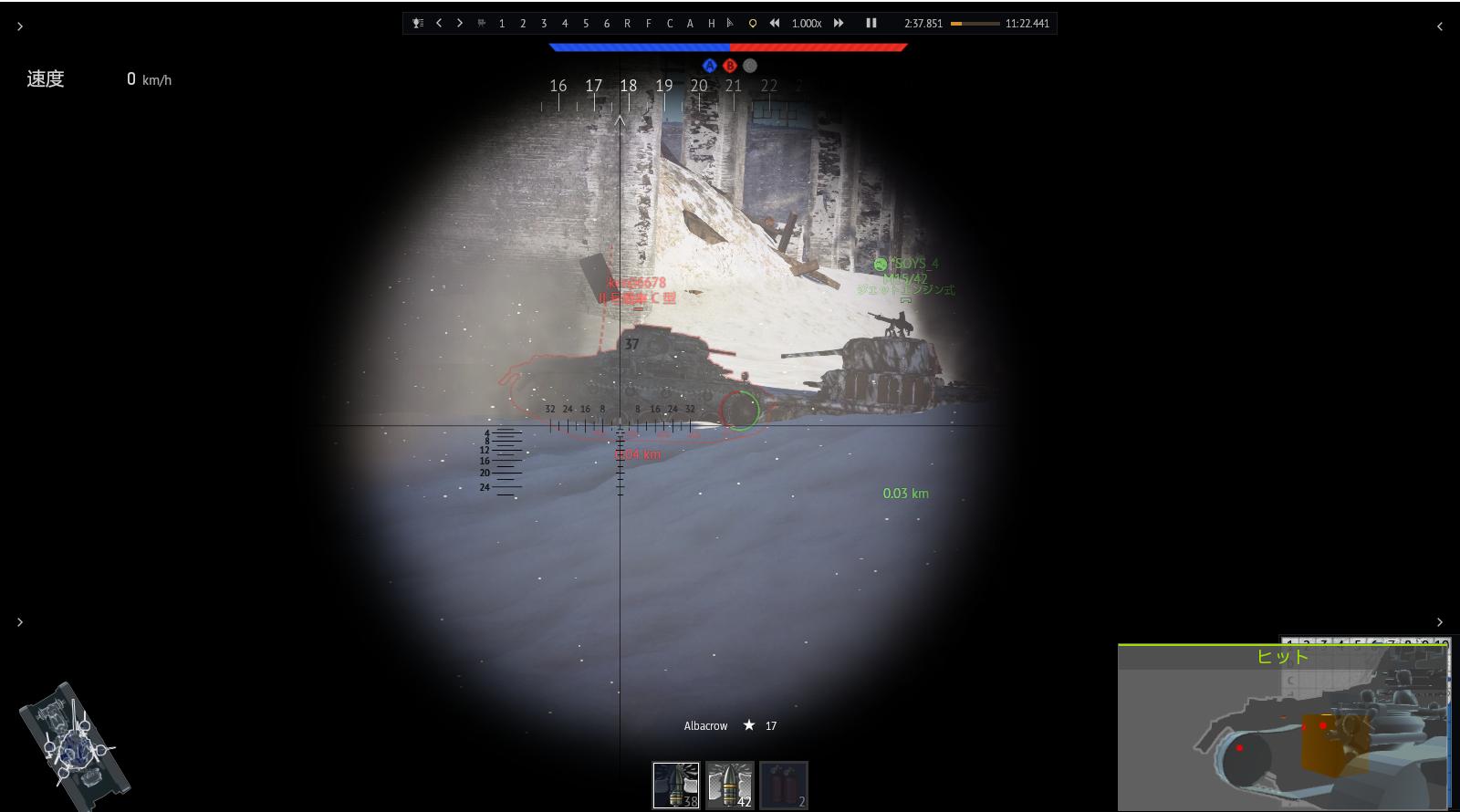The image size is (1460, 812).
Task: Switch to player view 1
Action: 501,22
